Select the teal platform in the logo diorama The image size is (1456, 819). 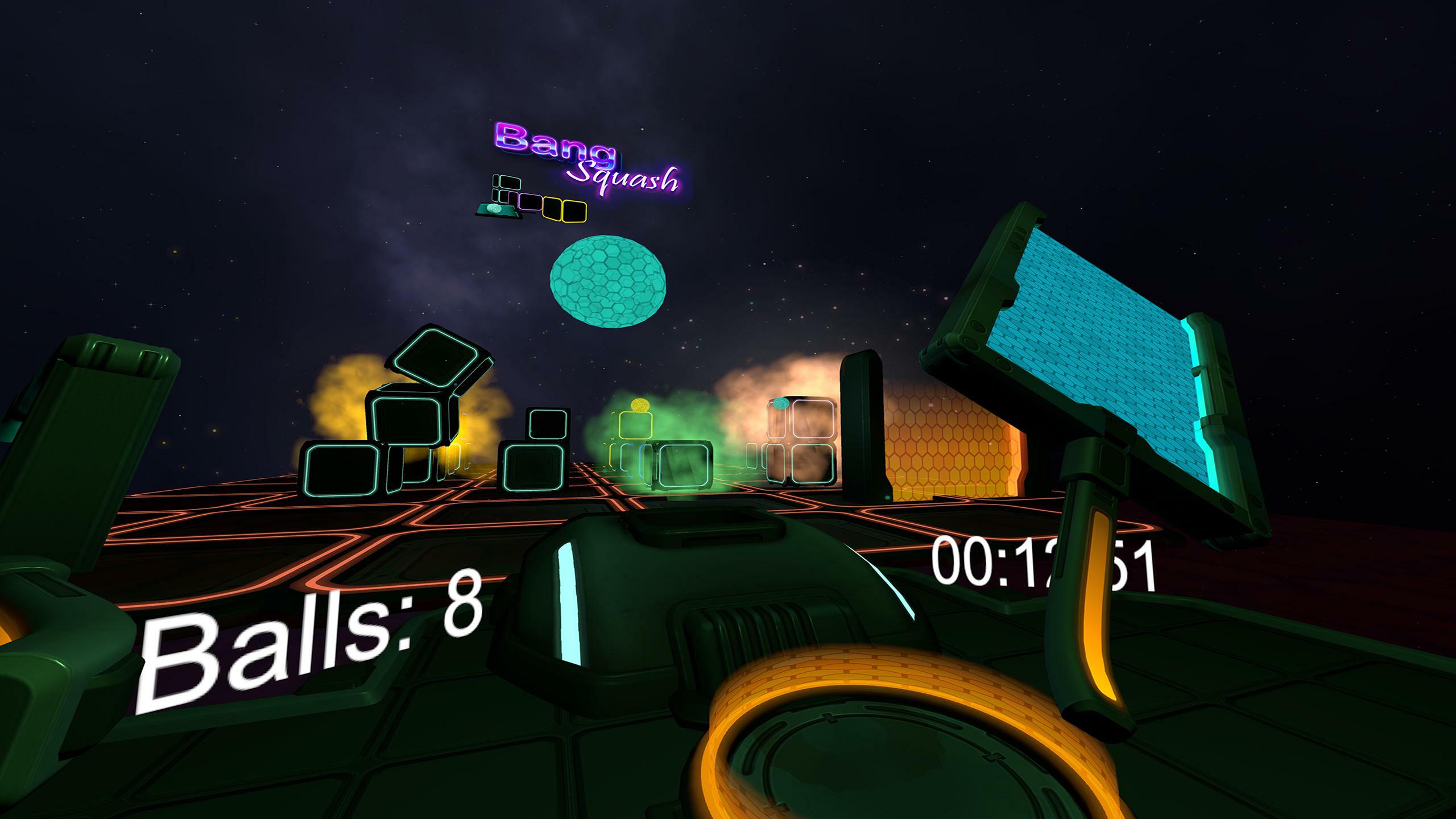[x=495, y=209]
